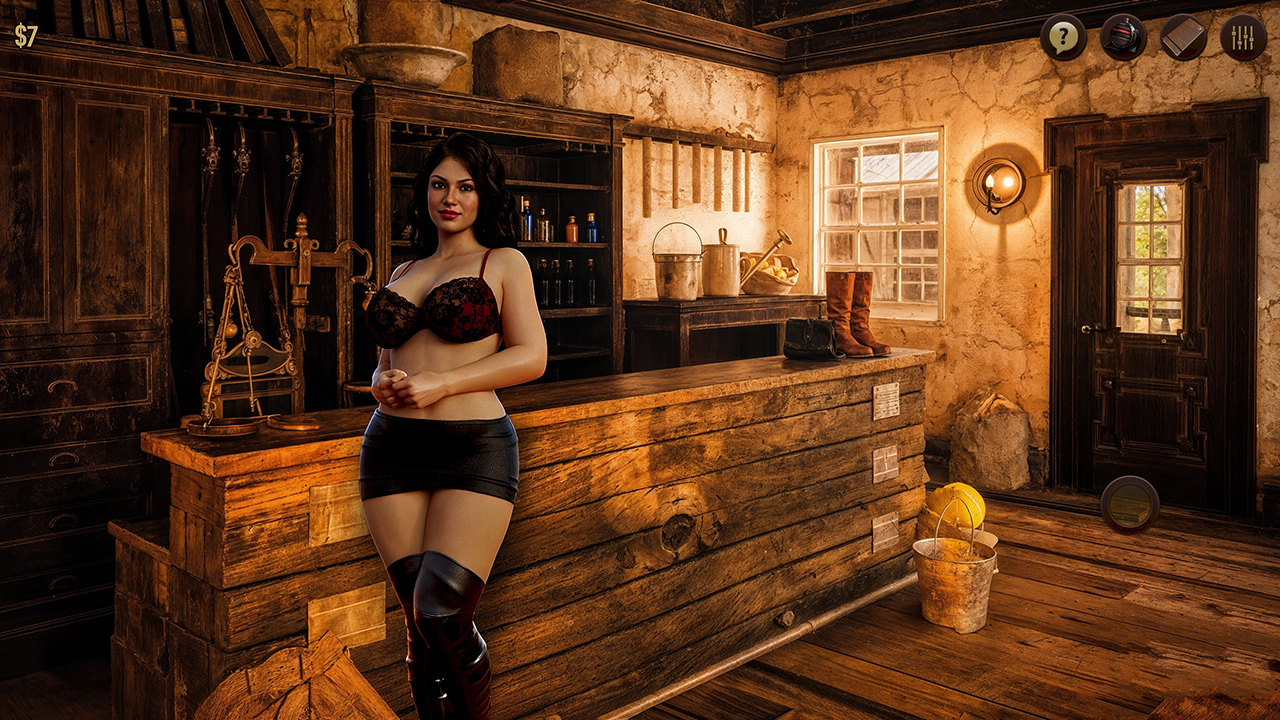Screen dimensions: 1280x720
Task: Open the hint question mark bubble
Action: [1063, 38]
